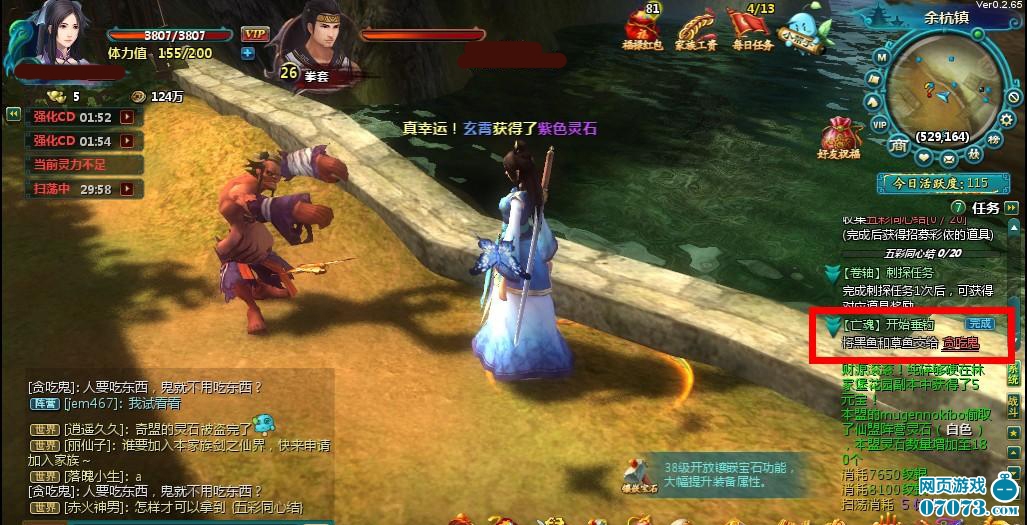Click the 完成 button on the 亡魂 quest
The width and height of the screenshot is (1027, 525).
click(x=979, y=324)
